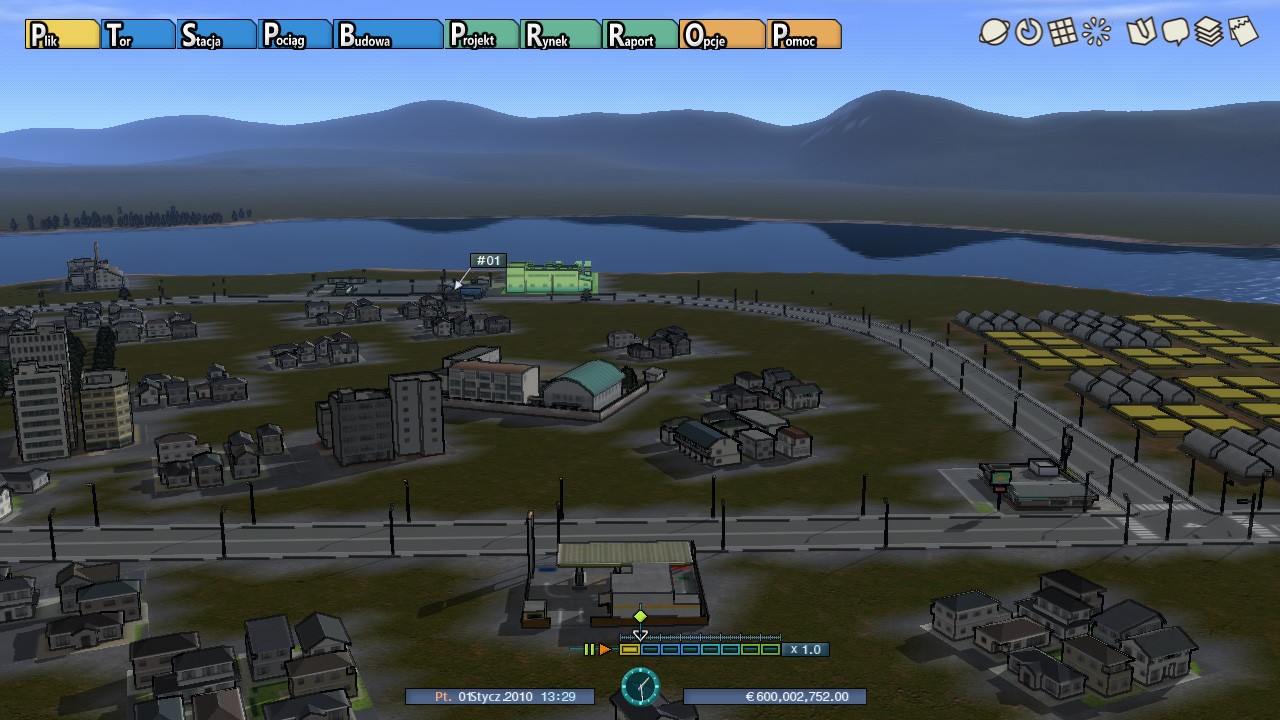
Task: Click the speech bubble icon
Action: click(x=1175, y=32)
